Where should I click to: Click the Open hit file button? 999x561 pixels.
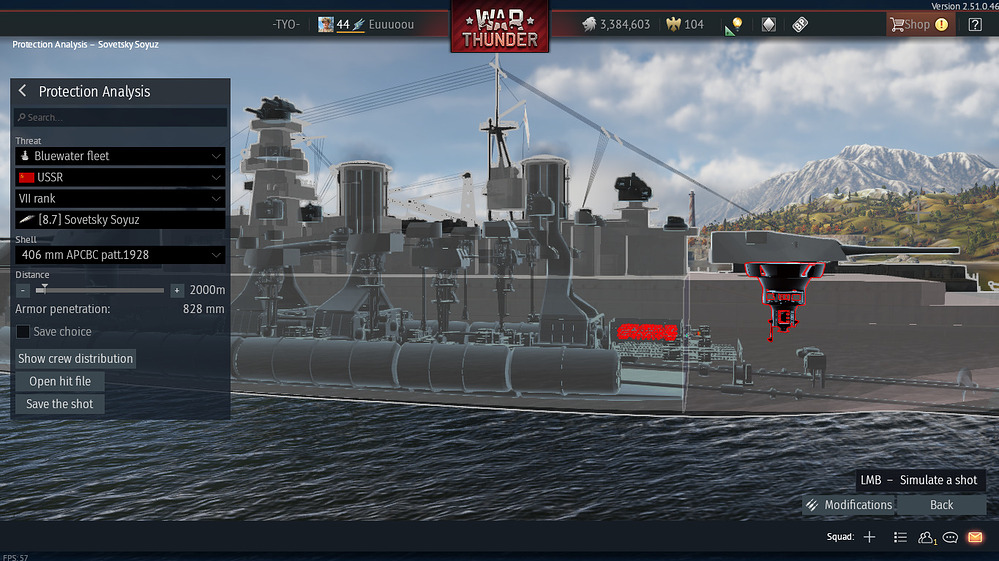click(x=60, y=381)
